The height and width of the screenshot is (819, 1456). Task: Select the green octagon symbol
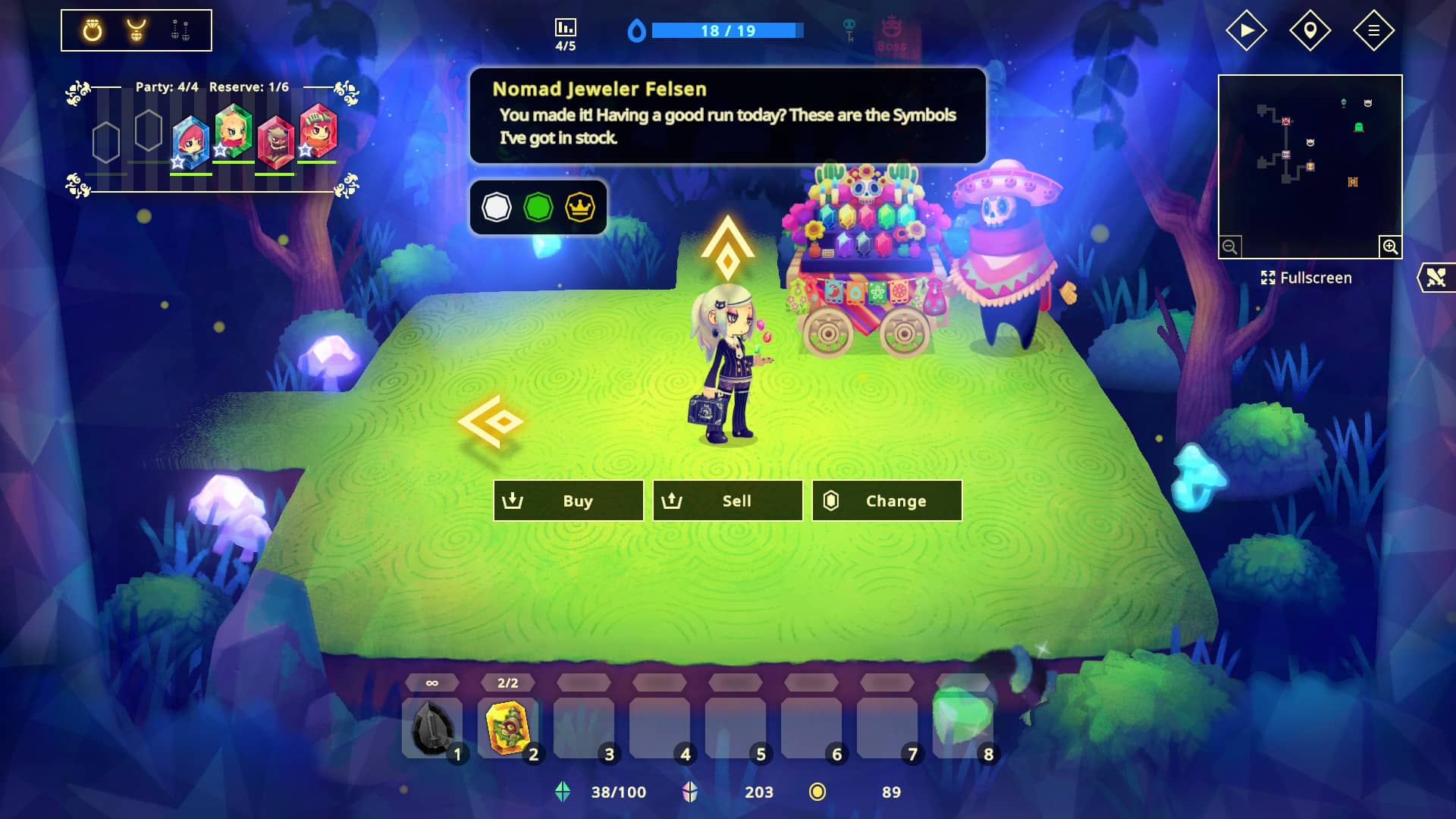(538, 207)
